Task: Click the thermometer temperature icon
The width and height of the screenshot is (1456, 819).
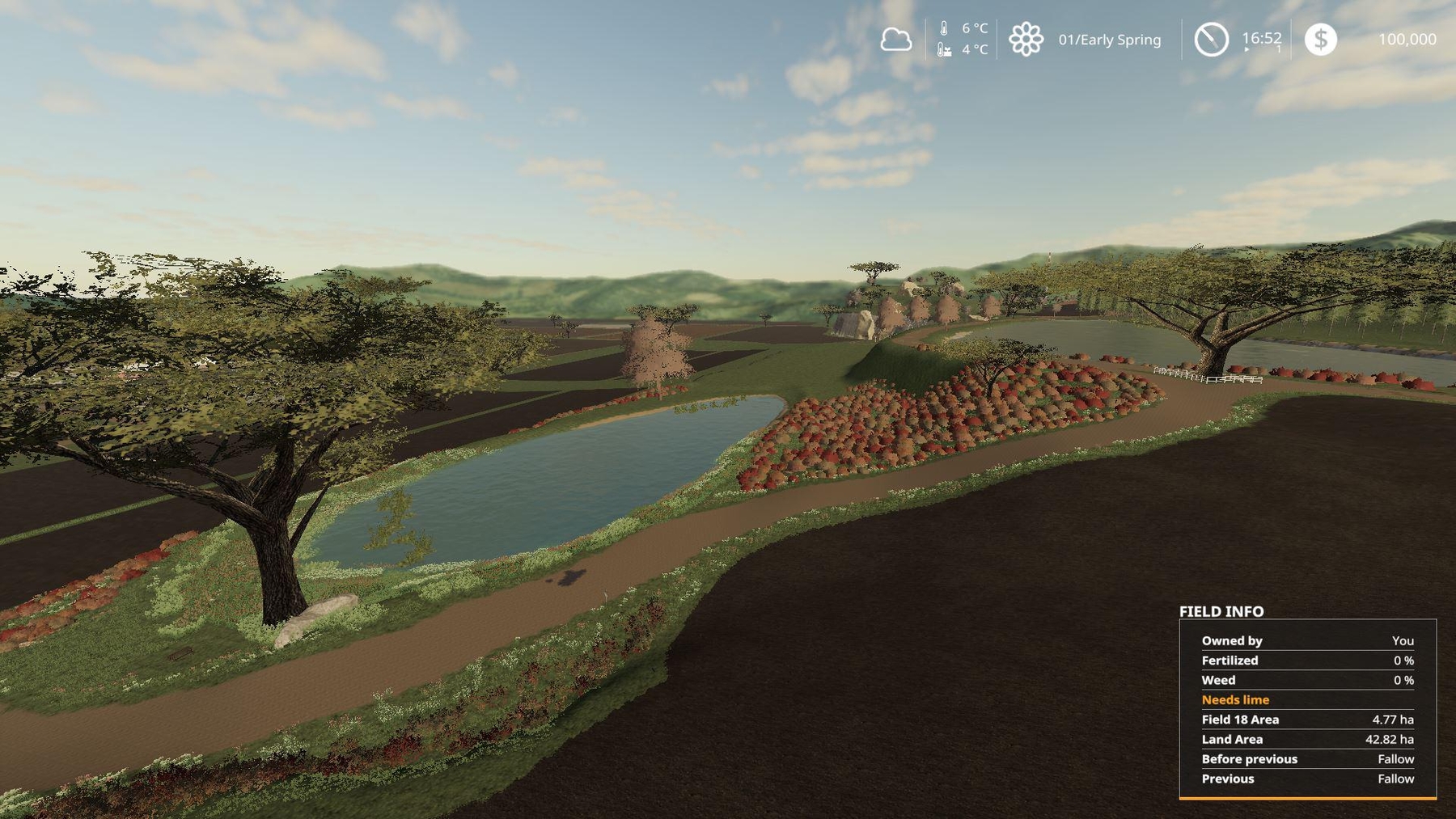Action: click(944, 28)
